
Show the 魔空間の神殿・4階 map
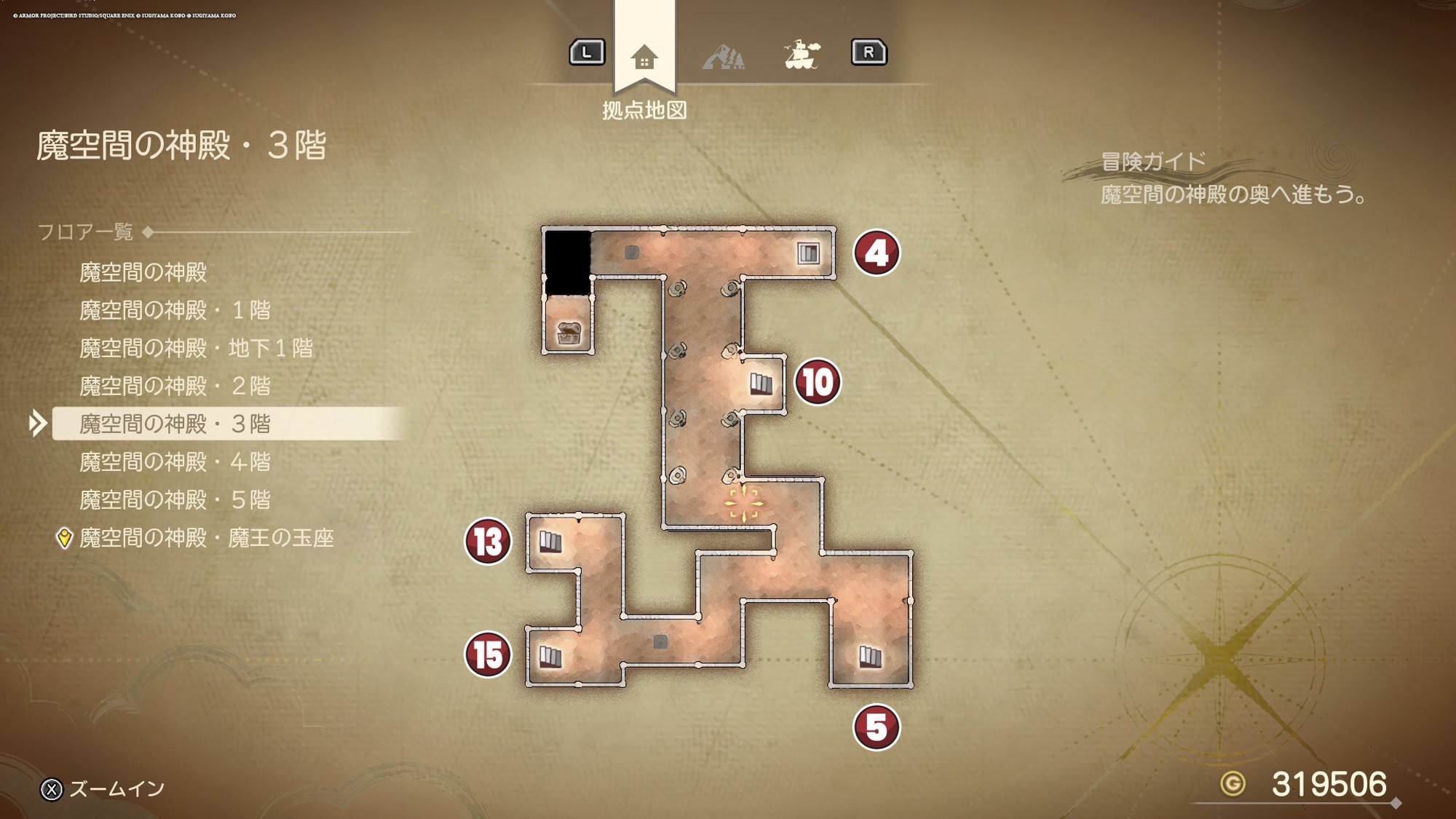(175, 462)
